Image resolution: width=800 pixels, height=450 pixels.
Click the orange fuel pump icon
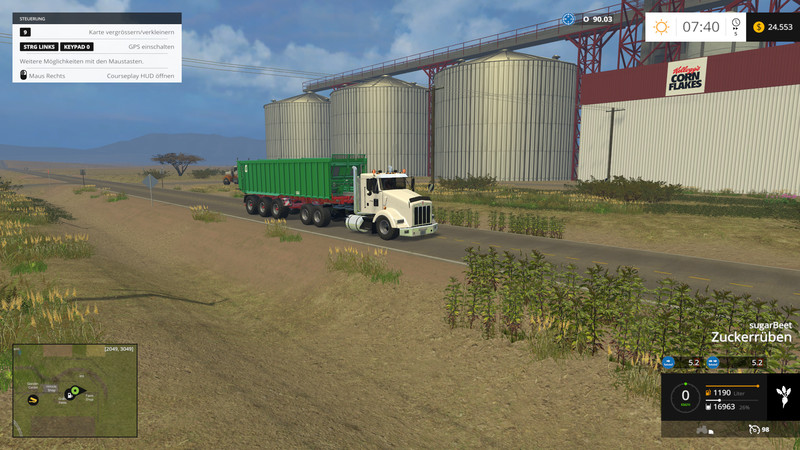[x=709, y=392]
